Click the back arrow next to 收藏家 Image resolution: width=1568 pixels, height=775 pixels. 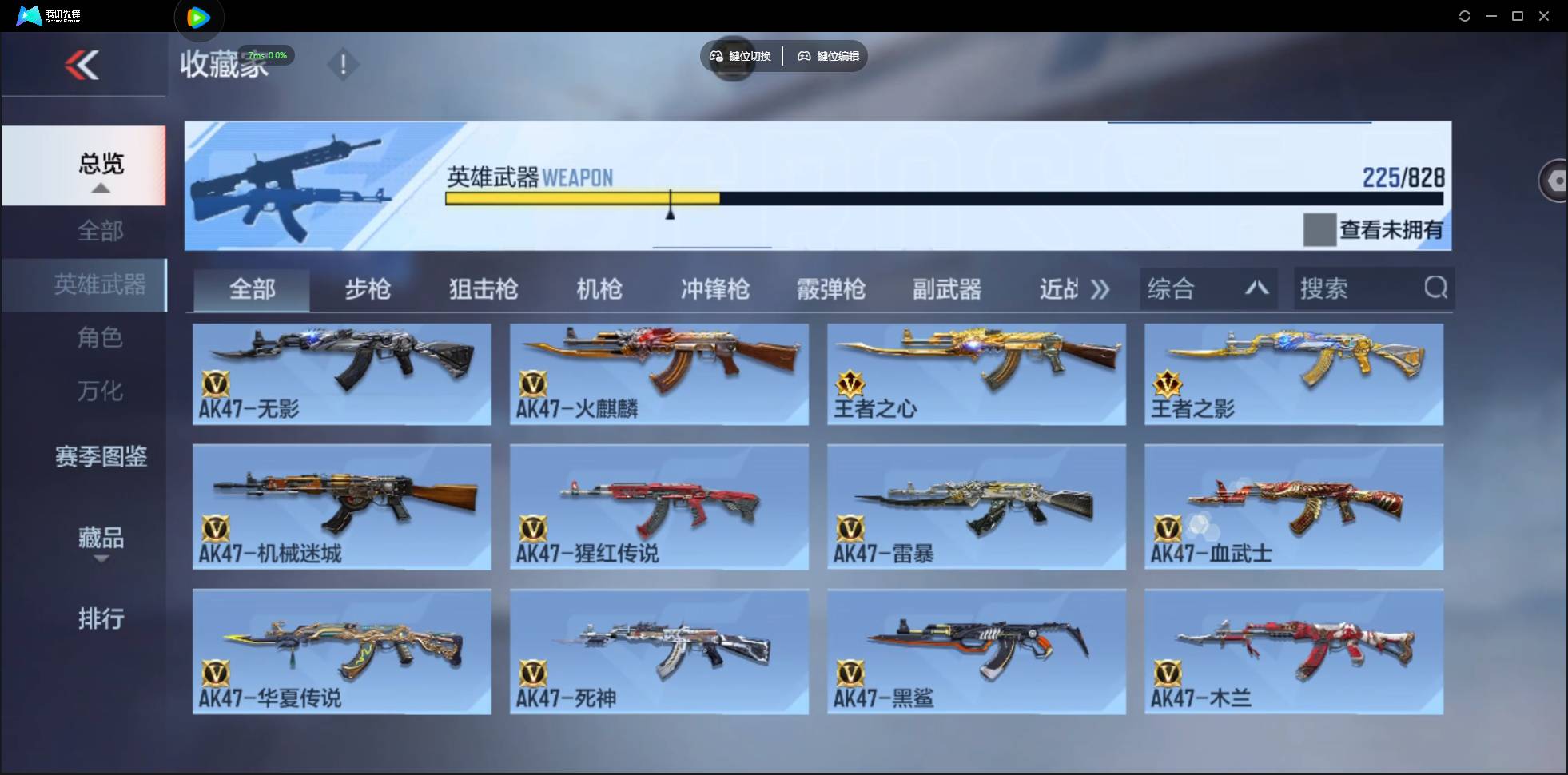84,64
